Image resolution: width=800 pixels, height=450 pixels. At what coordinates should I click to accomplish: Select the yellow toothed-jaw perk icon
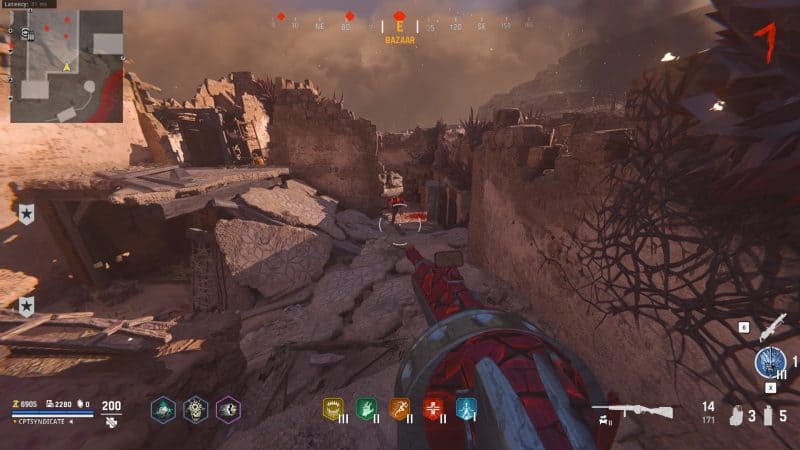click(x=332, y=408)
